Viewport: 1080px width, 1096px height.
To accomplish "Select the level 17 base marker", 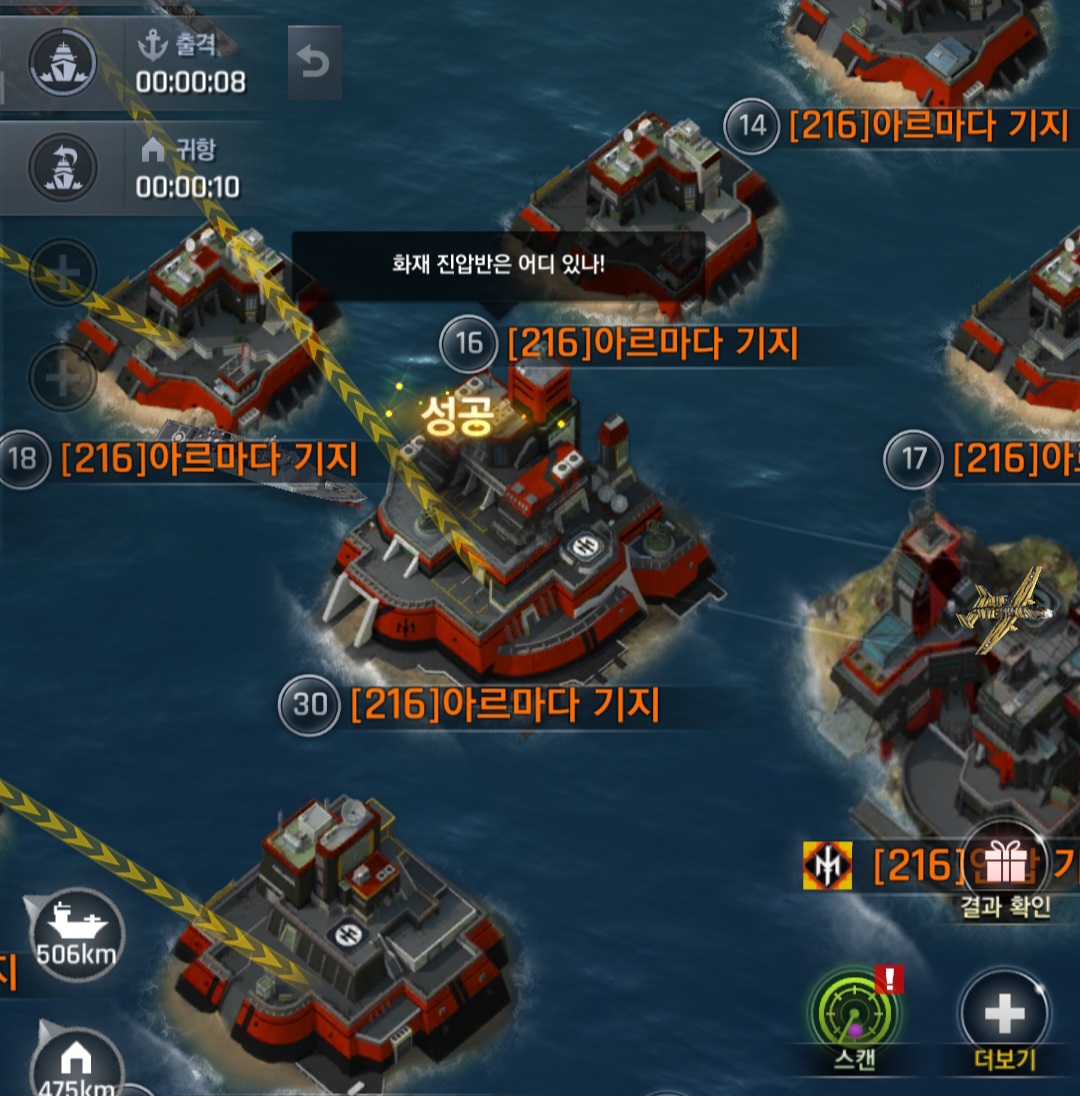I will (x=914, y=459).
